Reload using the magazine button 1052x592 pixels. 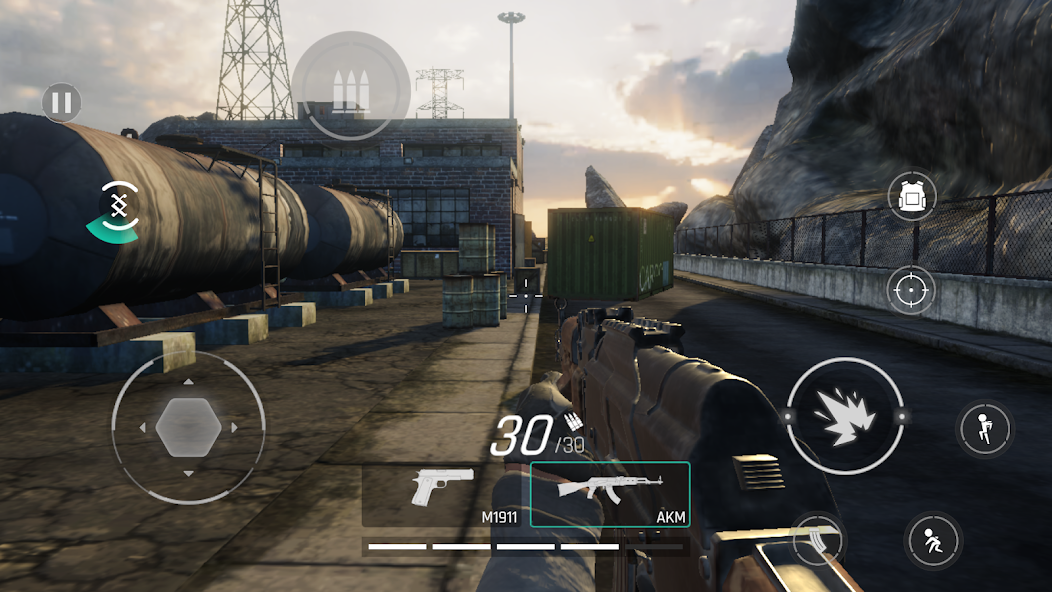[818, 540]
